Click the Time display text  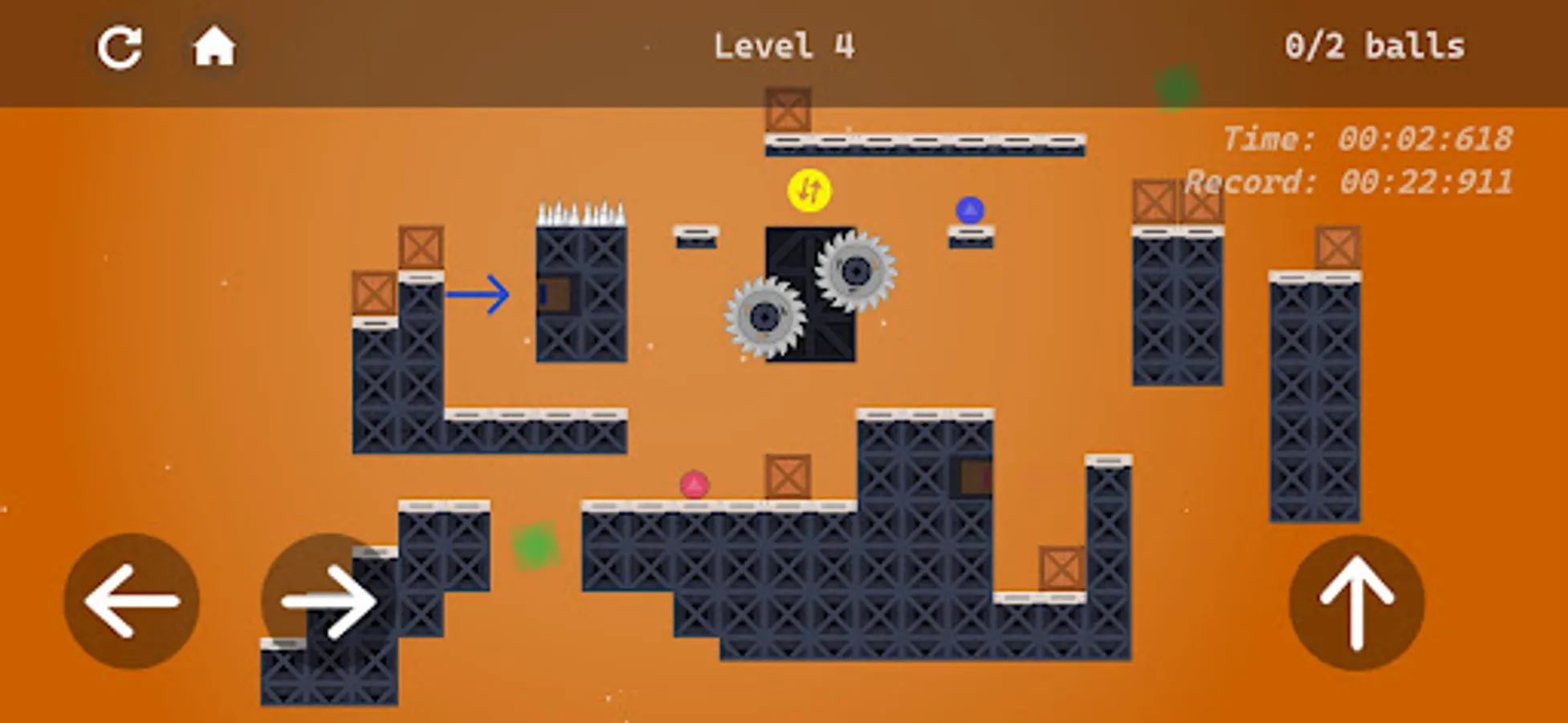click(x=1368, y=138)
